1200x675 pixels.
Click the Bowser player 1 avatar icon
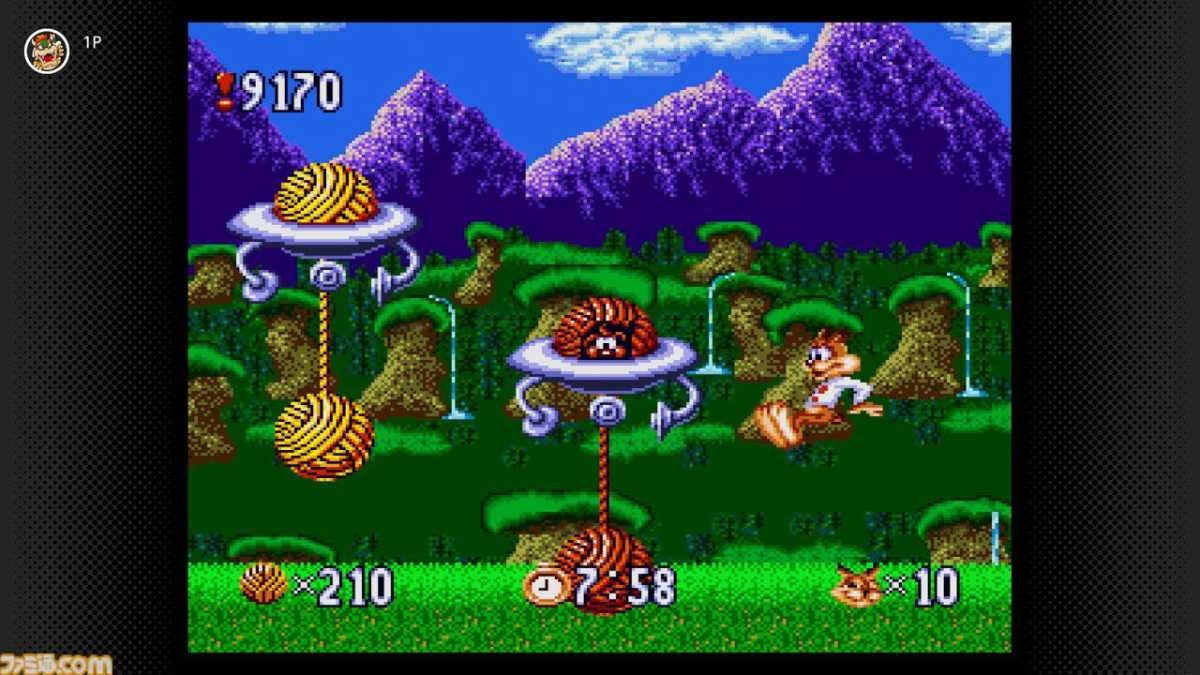[46, 50]
